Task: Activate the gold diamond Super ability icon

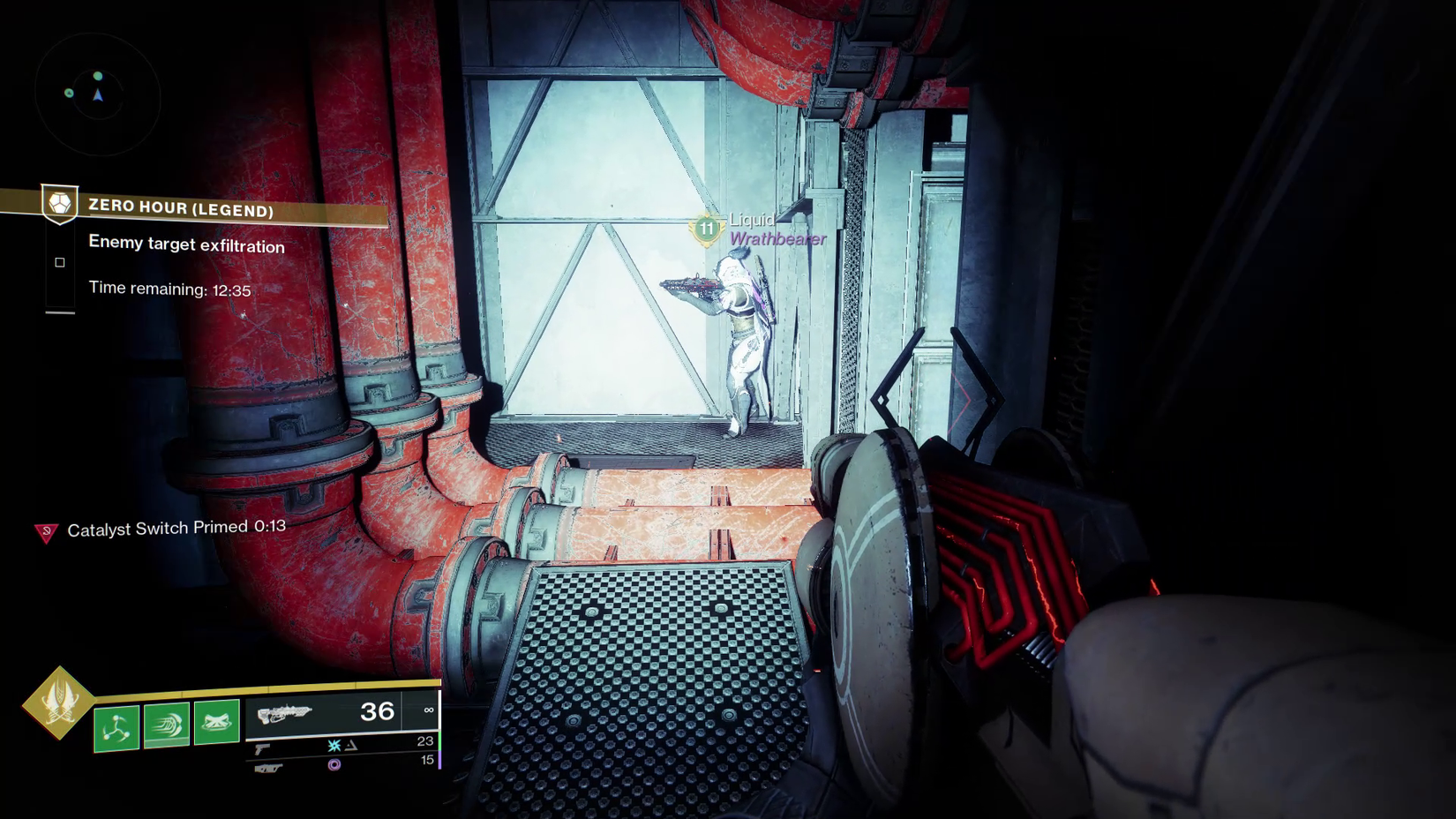Action: click(x=58, y=703)
